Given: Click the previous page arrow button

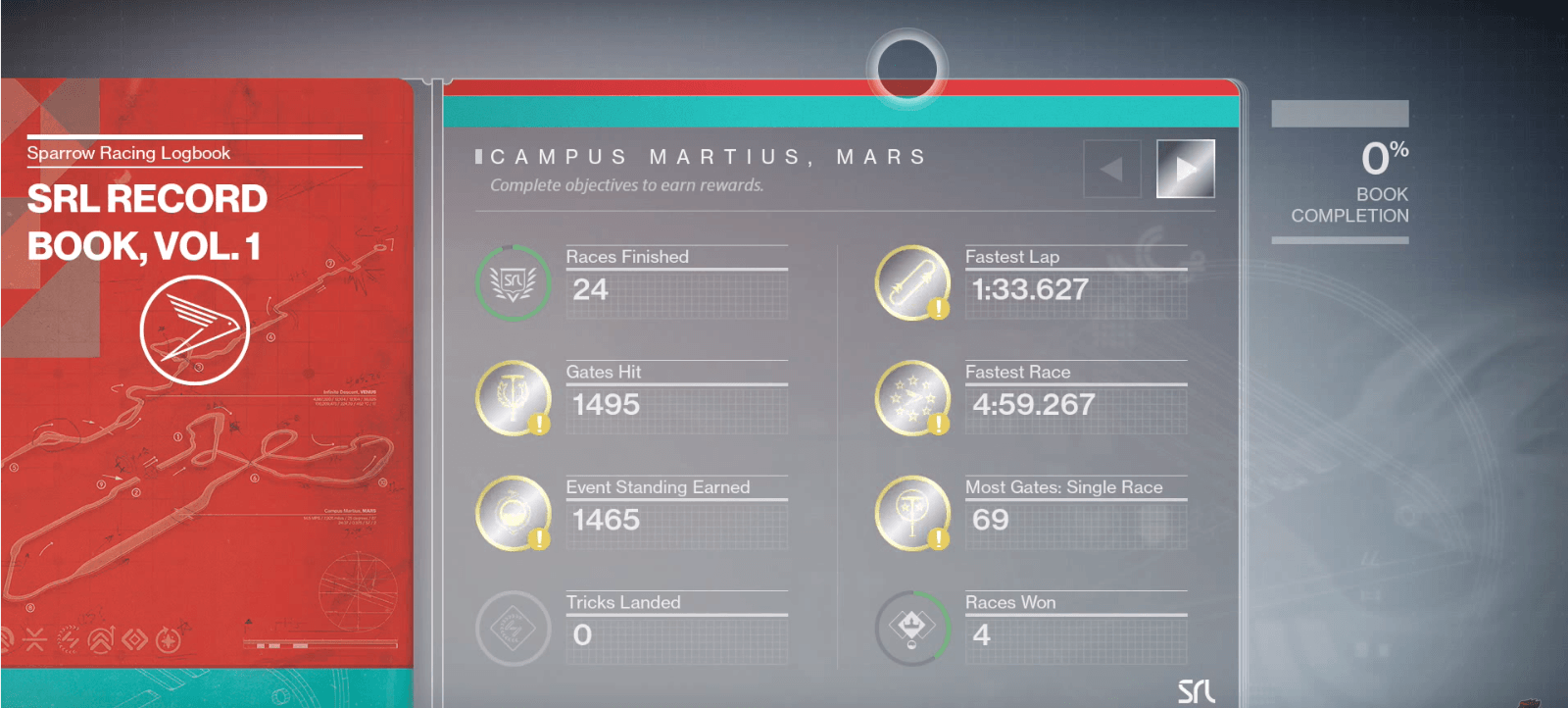Looking at the screenshot, I should pos(1112,169).
